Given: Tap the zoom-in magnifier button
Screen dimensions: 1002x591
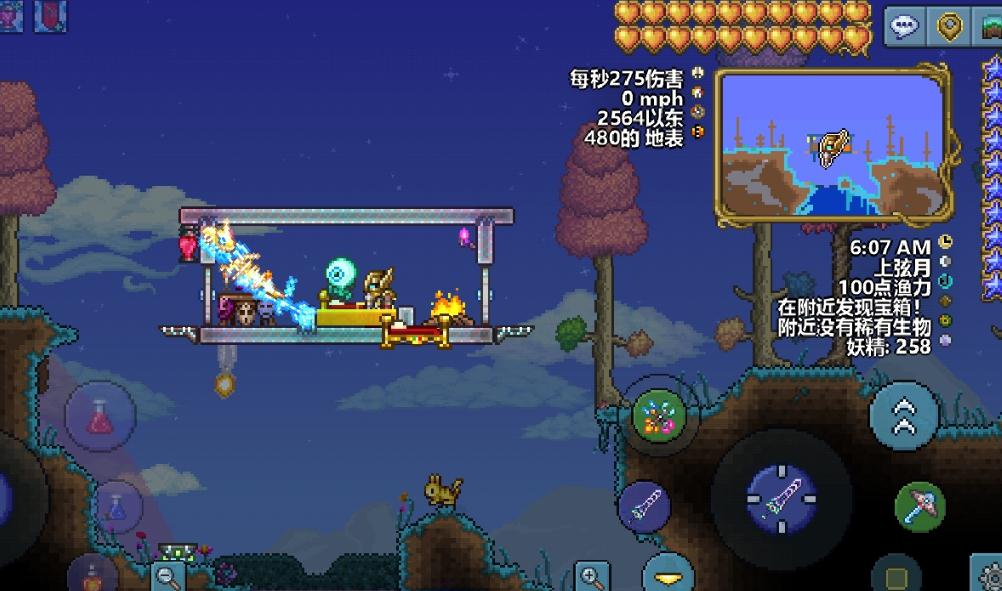Looking at the screenshot, I should [591, 576].
